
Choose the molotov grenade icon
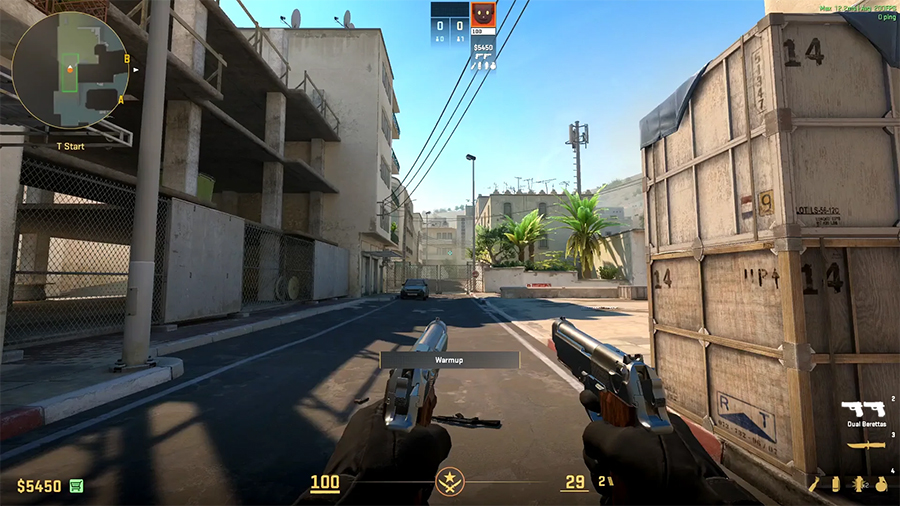[817, 484]
